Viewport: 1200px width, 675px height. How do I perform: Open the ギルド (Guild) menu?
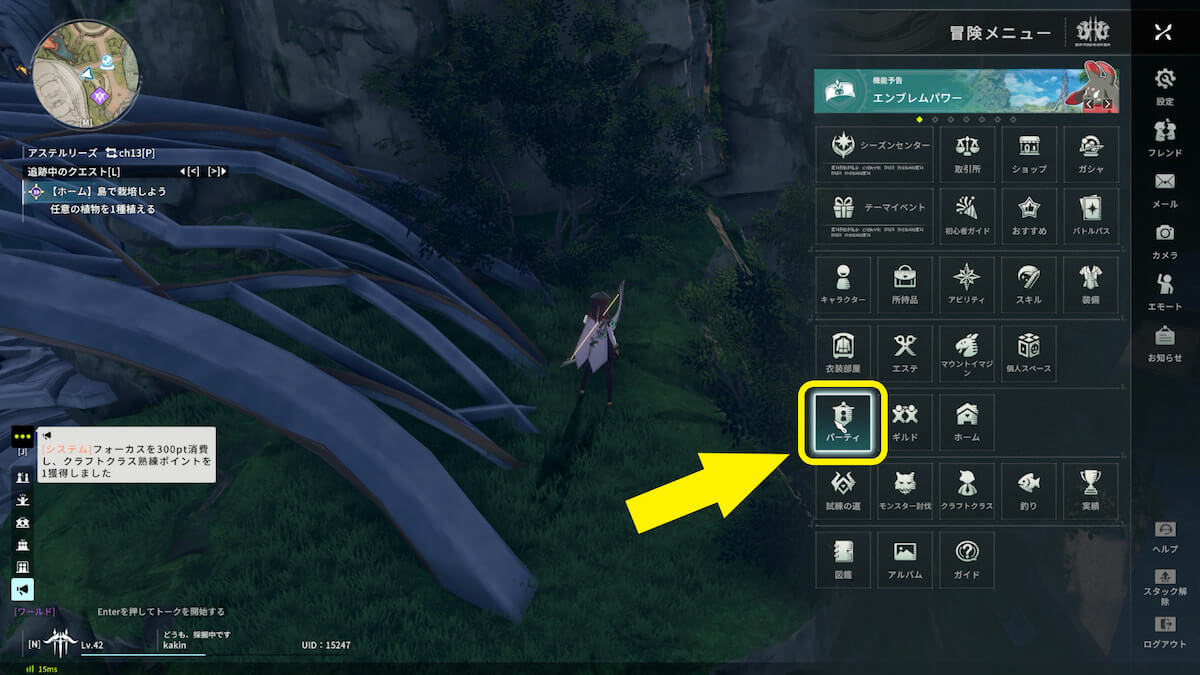(x=905, y=421)
